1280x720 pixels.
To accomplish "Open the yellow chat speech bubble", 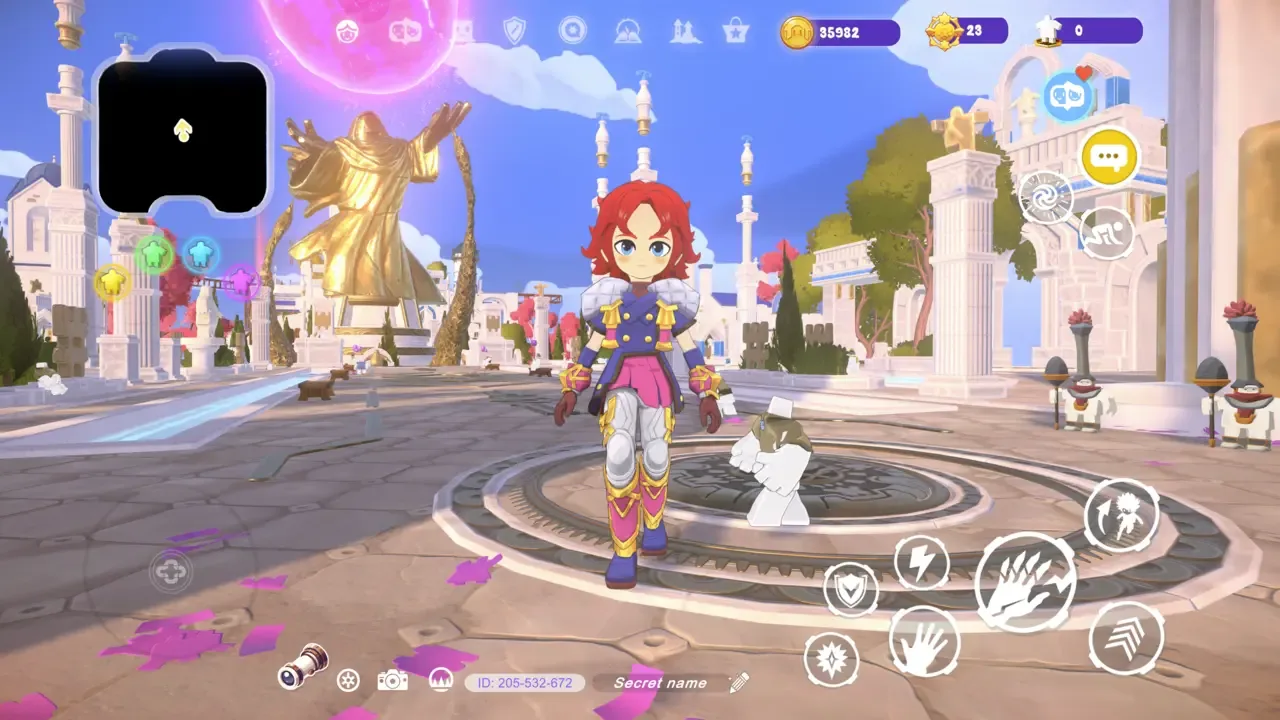I will coord(1110,157).
